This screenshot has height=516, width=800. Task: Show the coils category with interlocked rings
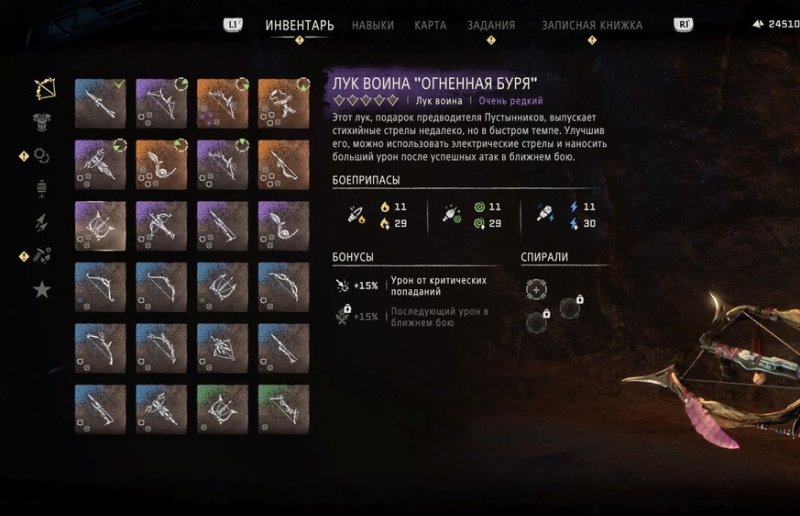(43, 155)
